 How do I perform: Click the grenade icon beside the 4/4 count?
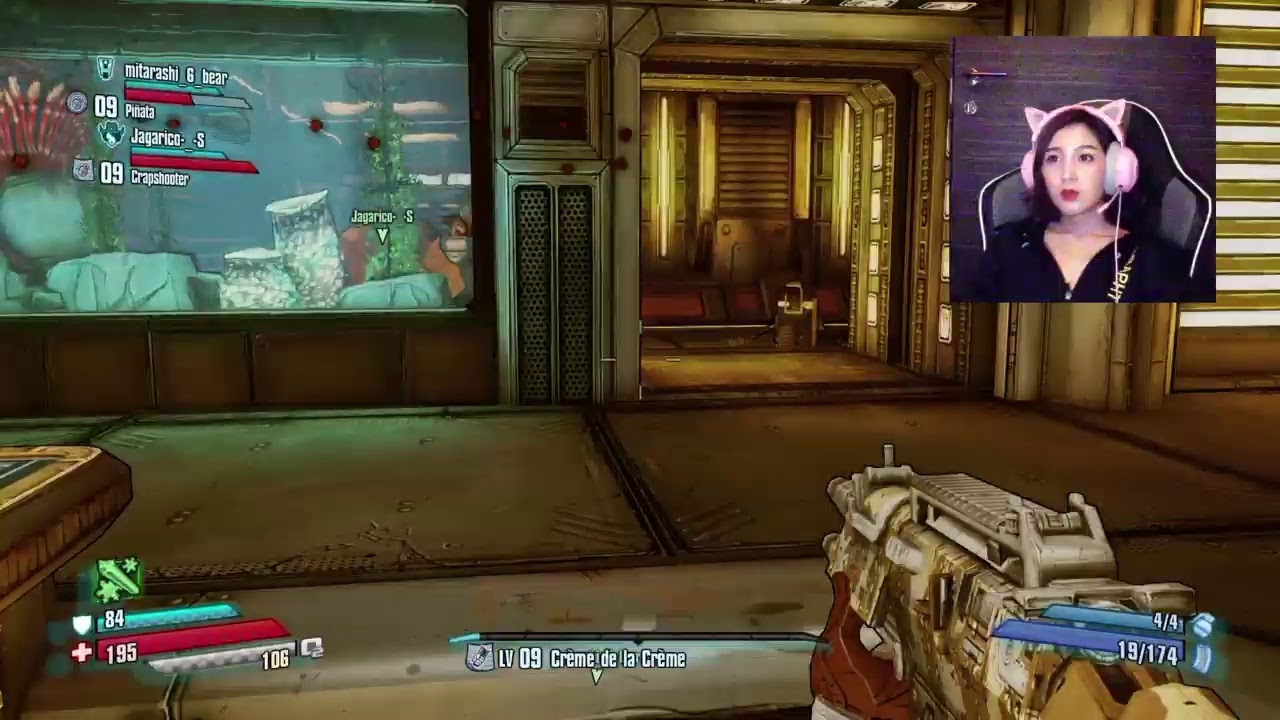pyautogui.click(x=1203, y=624)
